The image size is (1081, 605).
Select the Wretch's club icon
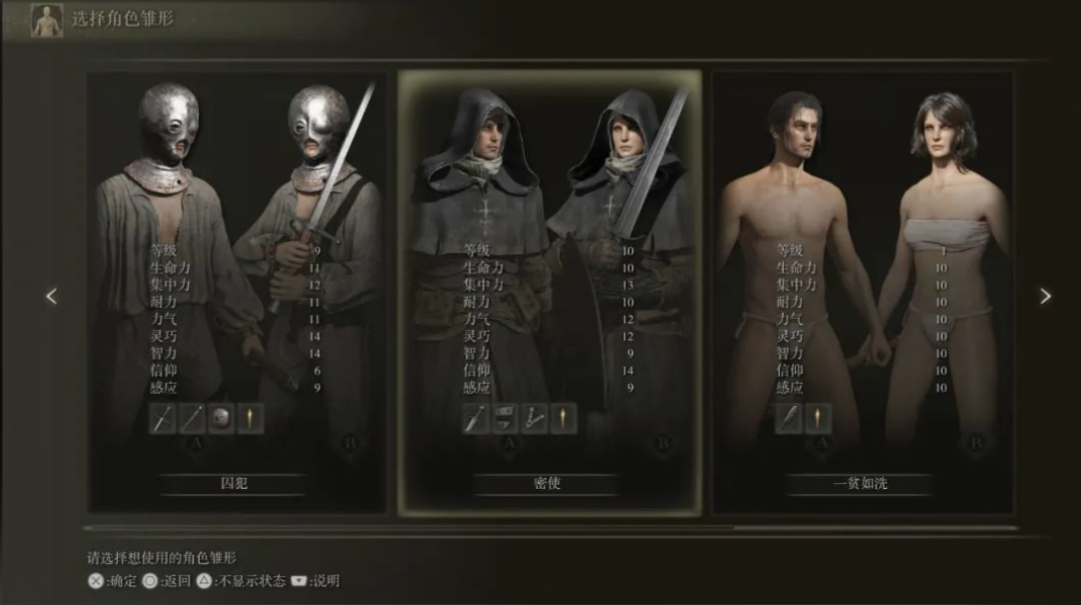click(789, 419)
